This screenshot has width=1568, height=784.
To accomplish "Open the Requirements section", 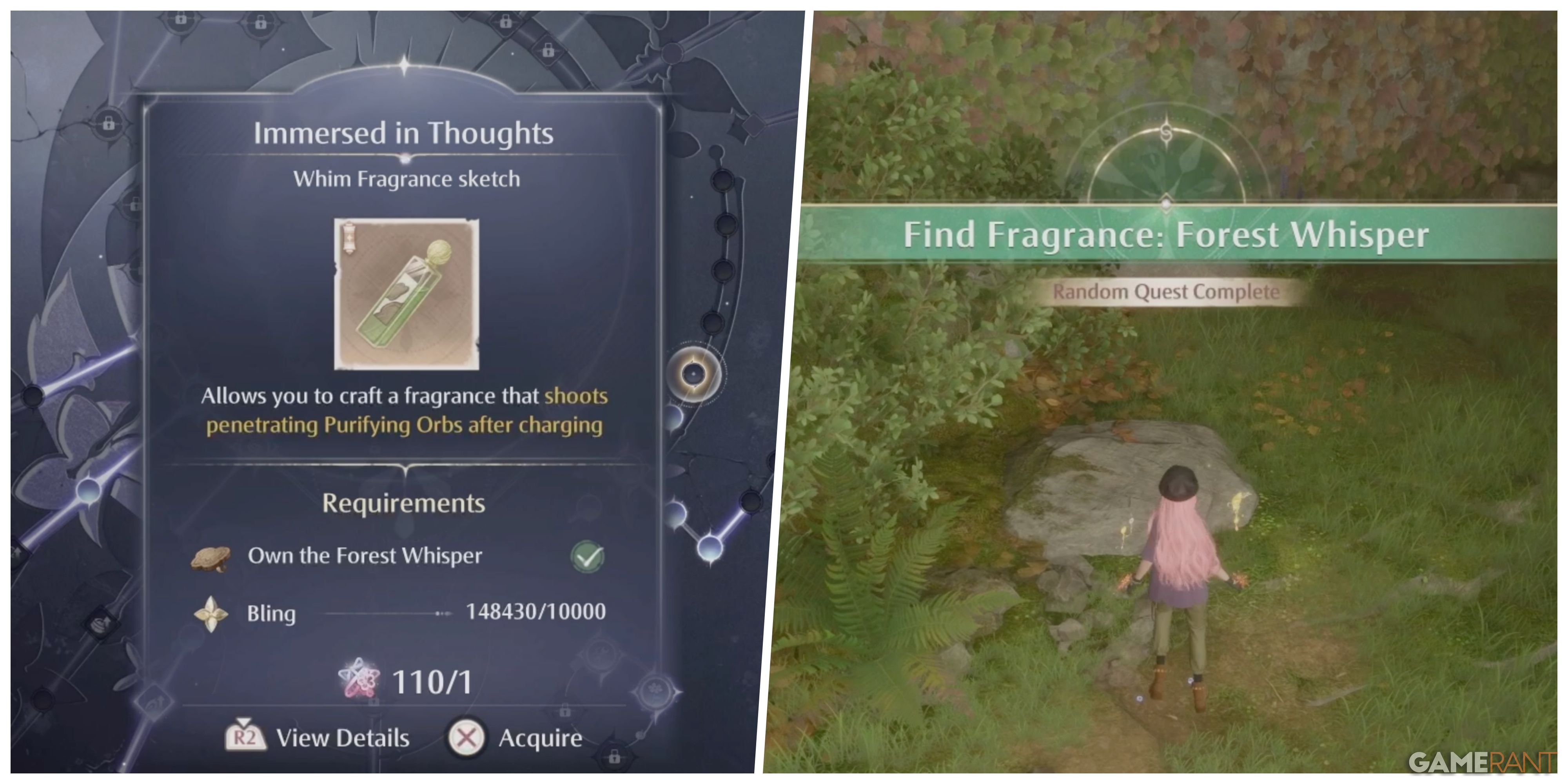I will [403, 503].
